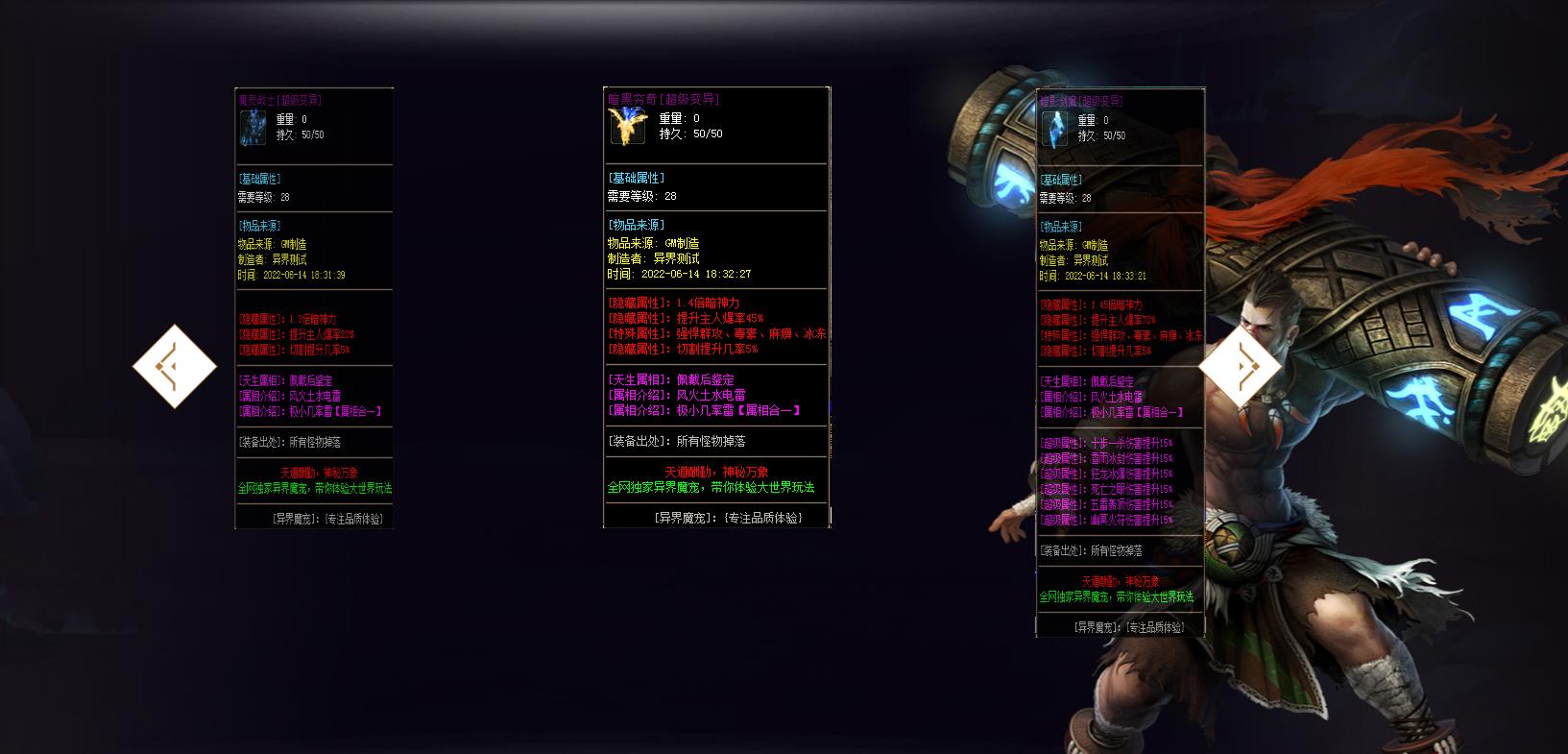Select the centre 暗黑穷奇 item card
The image size is (1568, 754).
pyautogui.click(x=716, y=307)
